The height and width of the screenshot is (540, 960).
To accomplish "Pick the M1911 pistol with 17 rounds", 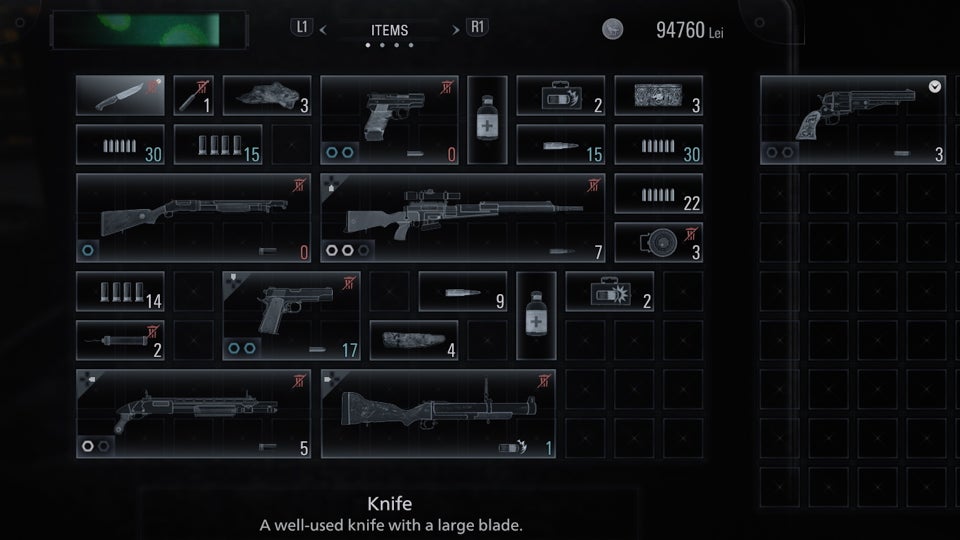I will [291, 316].
